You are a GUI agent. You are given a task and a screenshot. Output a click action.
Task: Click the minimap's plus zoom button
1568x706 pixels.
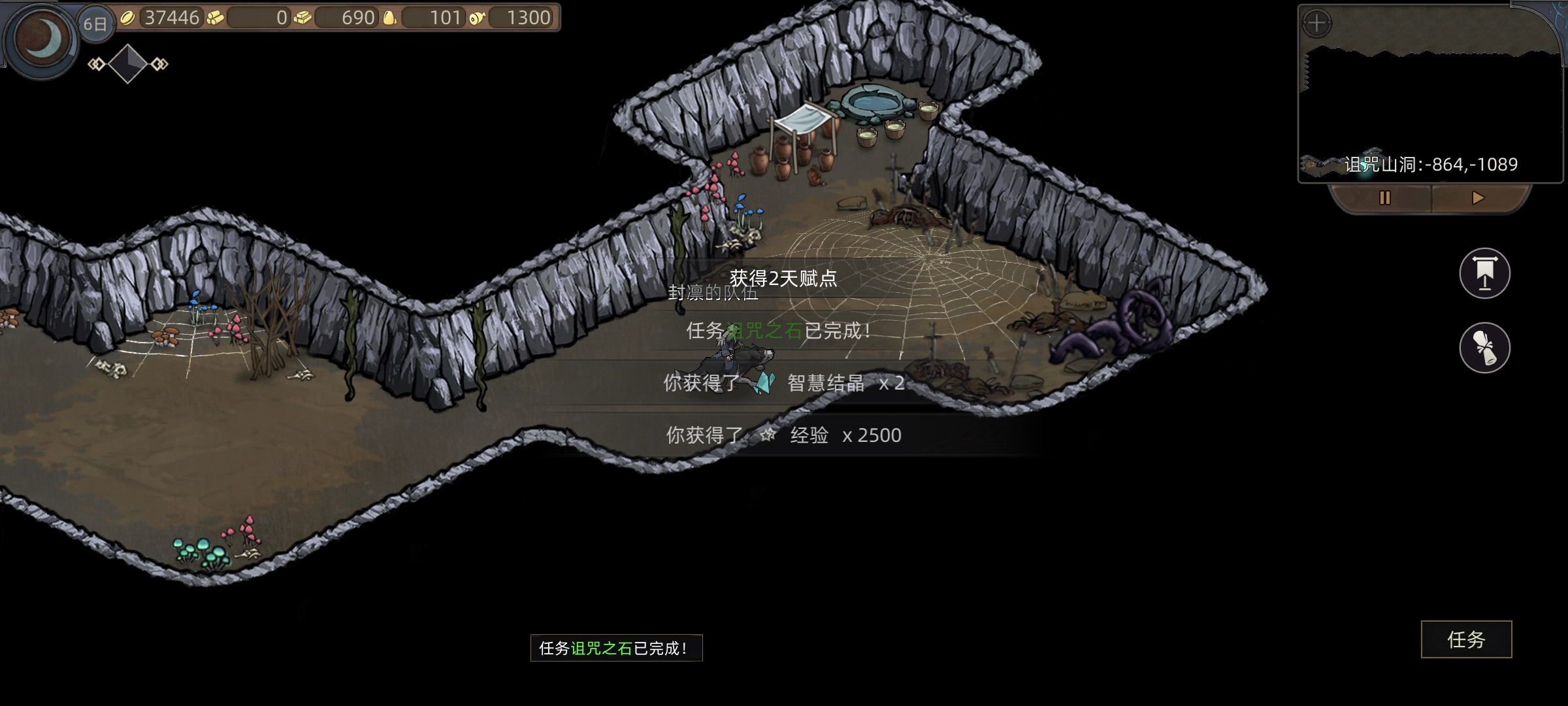point(1316,24)
